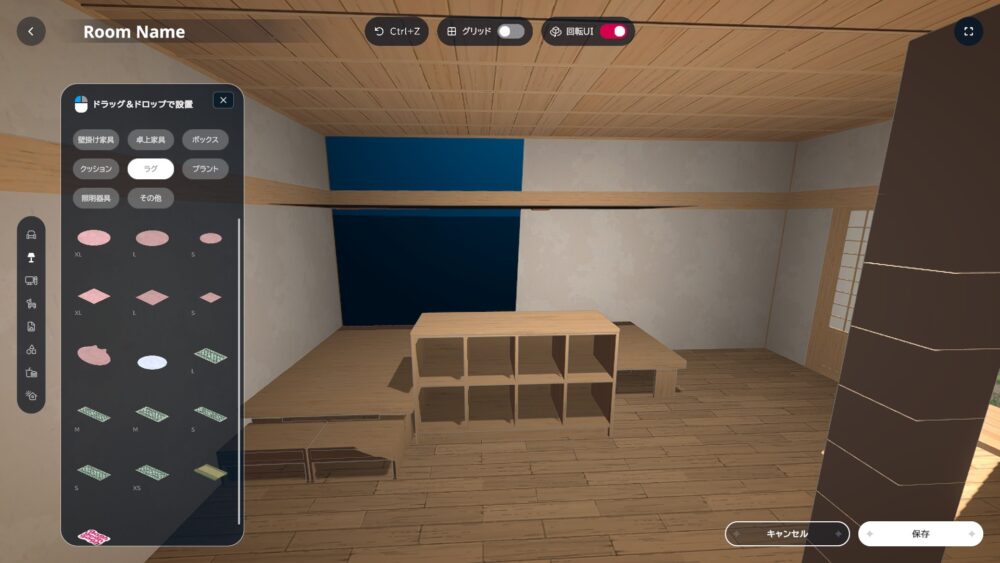The image size is (1000, 563).
Task: Switch to the 照明器具 category
Action: [x=96, y=198]
